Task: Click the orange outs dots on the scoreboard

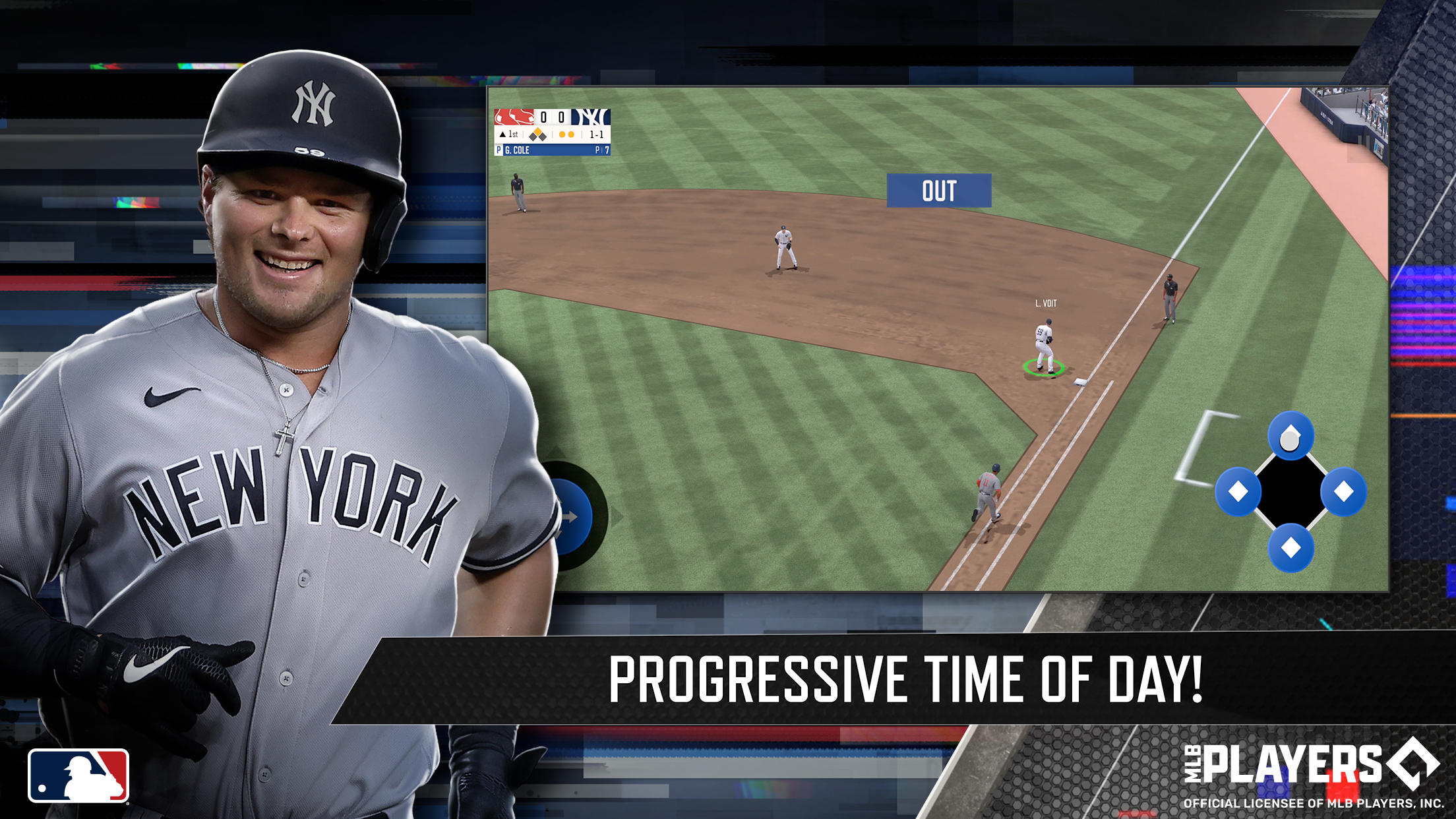Action: (566, 135)
